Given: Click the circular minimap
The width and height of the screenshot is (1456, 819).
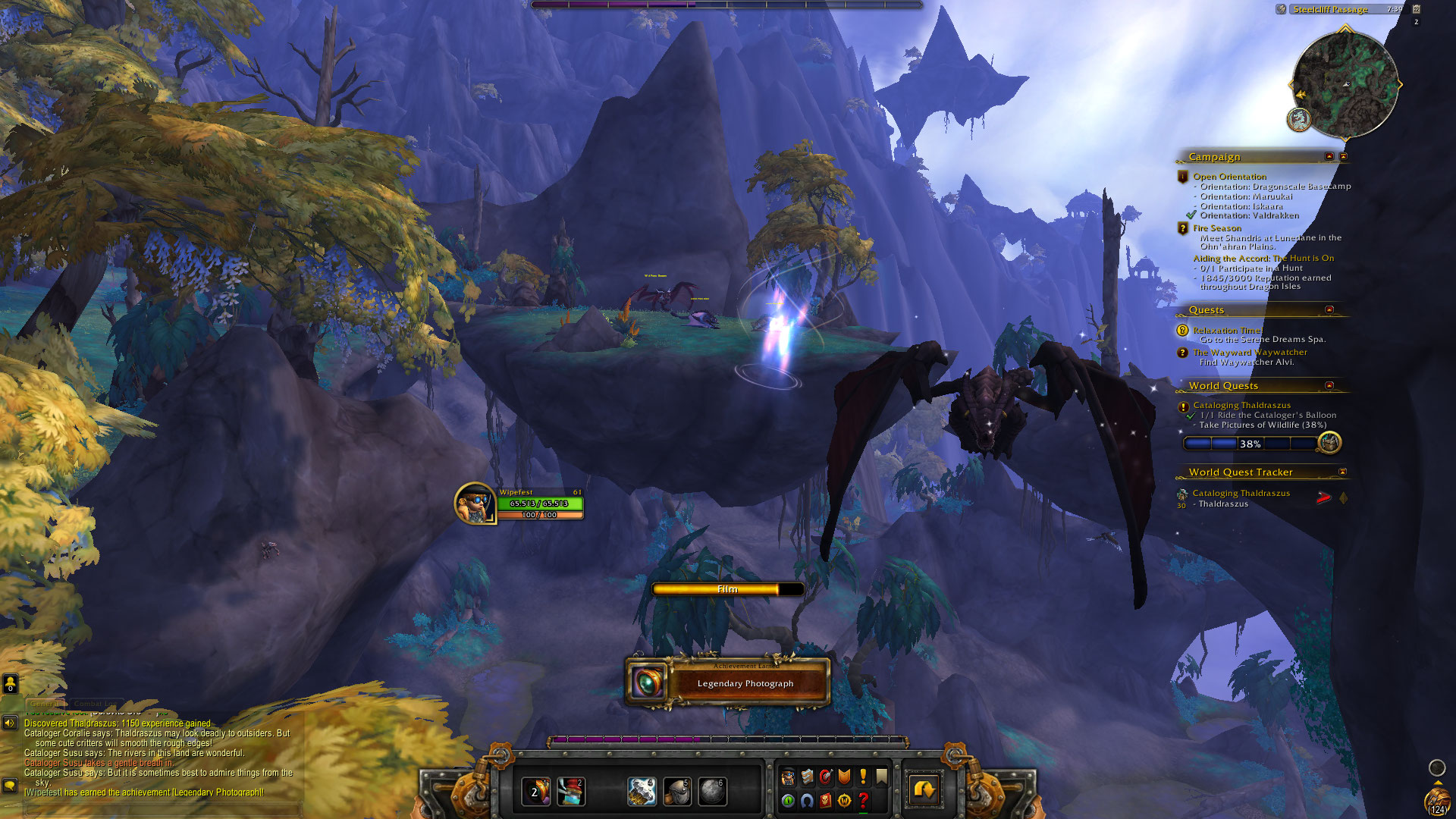Looking at the screenshot, I should (1345, 84).
